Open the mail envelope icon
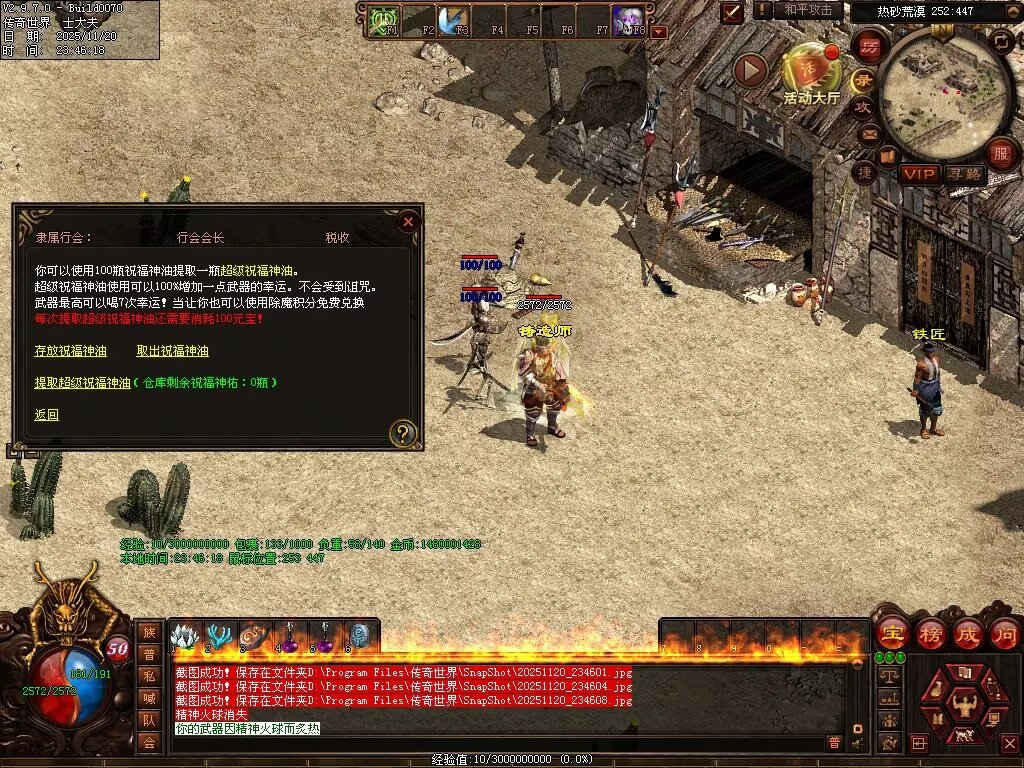The height and width of the screenshot is (768, 1024). [x=869, y=134]
